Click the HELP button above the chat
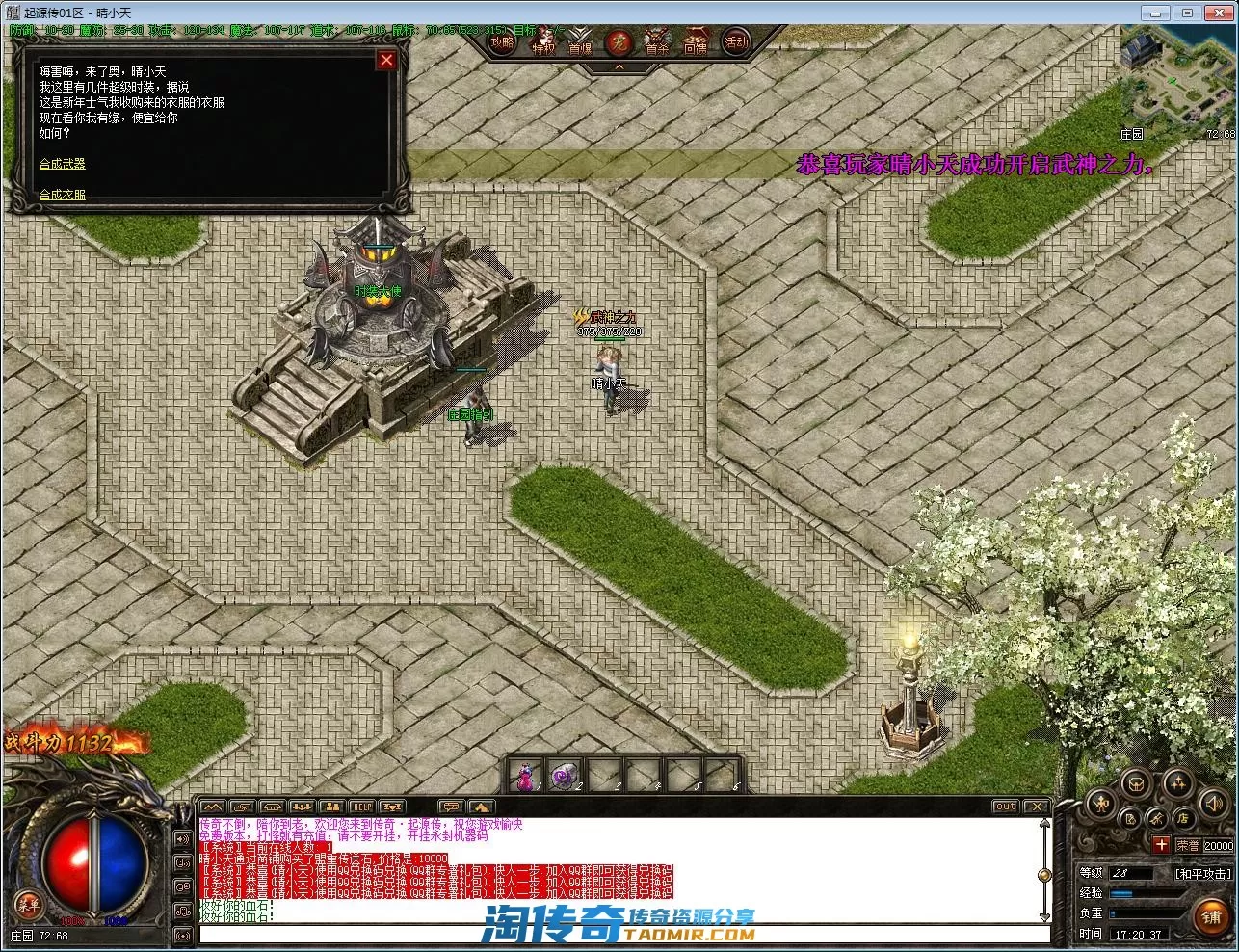This screenshot has height=952, width=1239. pyautogui.click(x=362, y=807)
